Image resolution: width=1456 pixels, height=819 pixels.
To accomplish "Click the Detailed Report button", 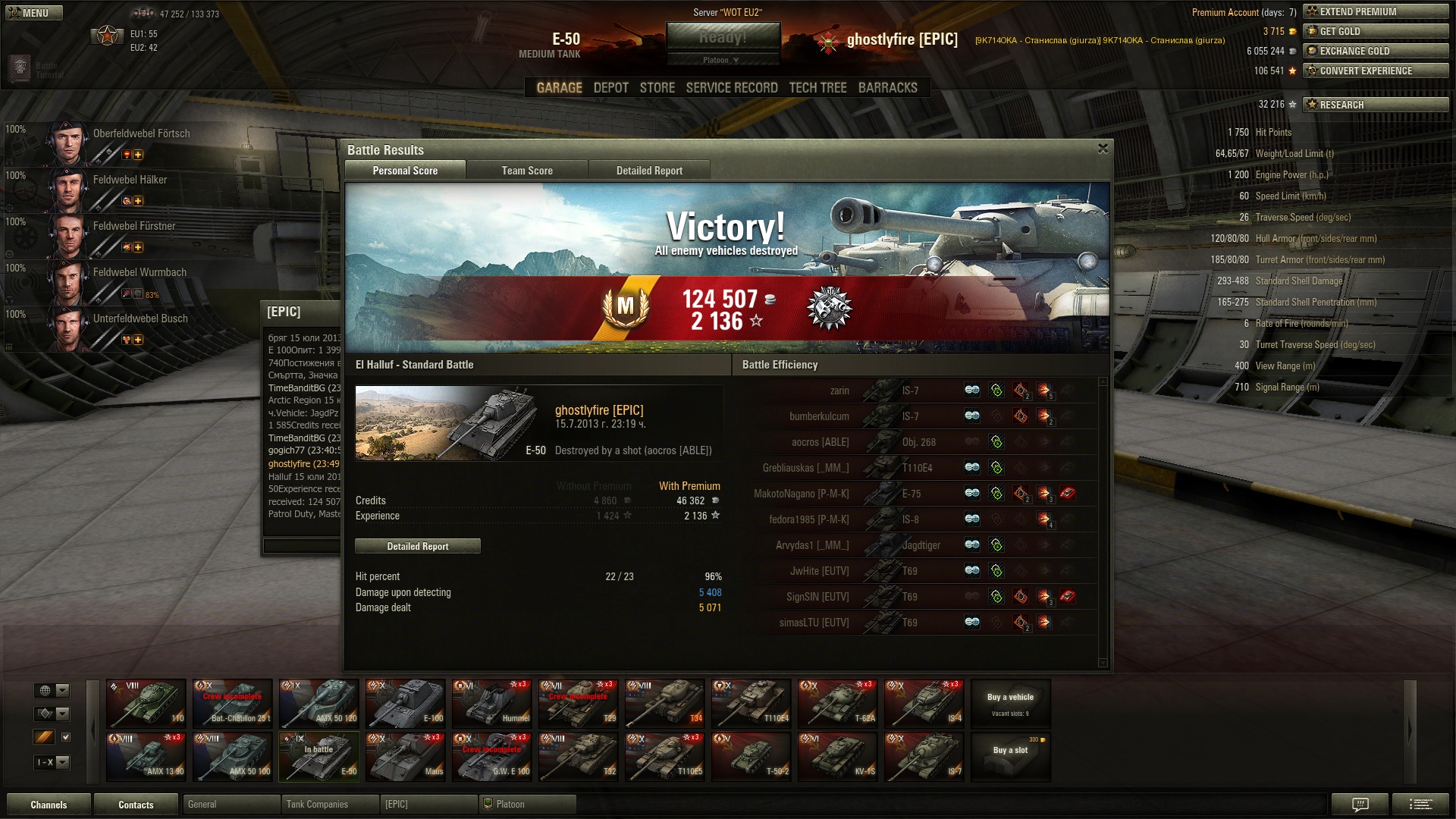I will (x=417, y=546).
